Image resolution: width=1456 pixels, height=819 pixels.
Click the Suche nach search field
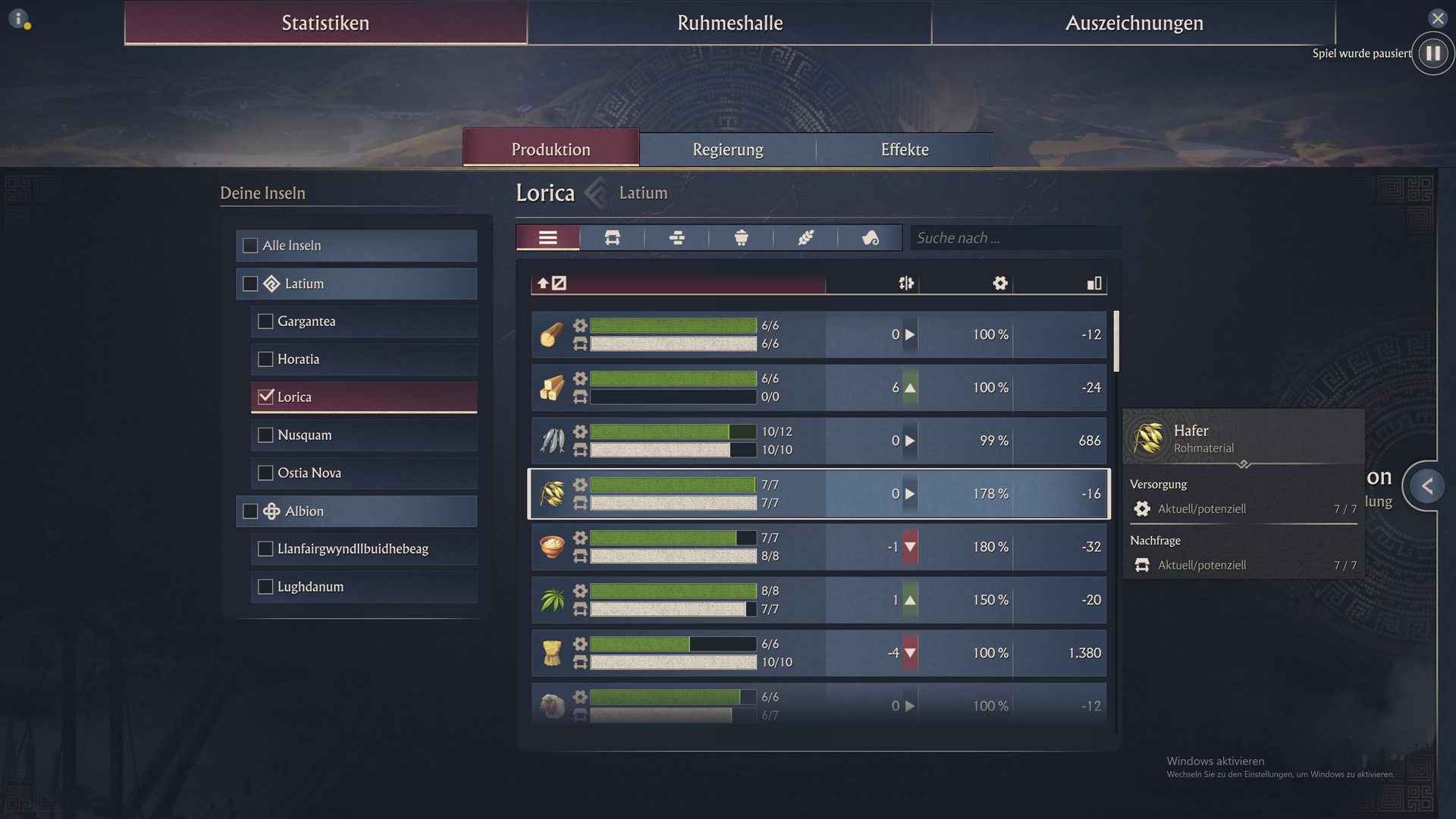(1015, 238)
